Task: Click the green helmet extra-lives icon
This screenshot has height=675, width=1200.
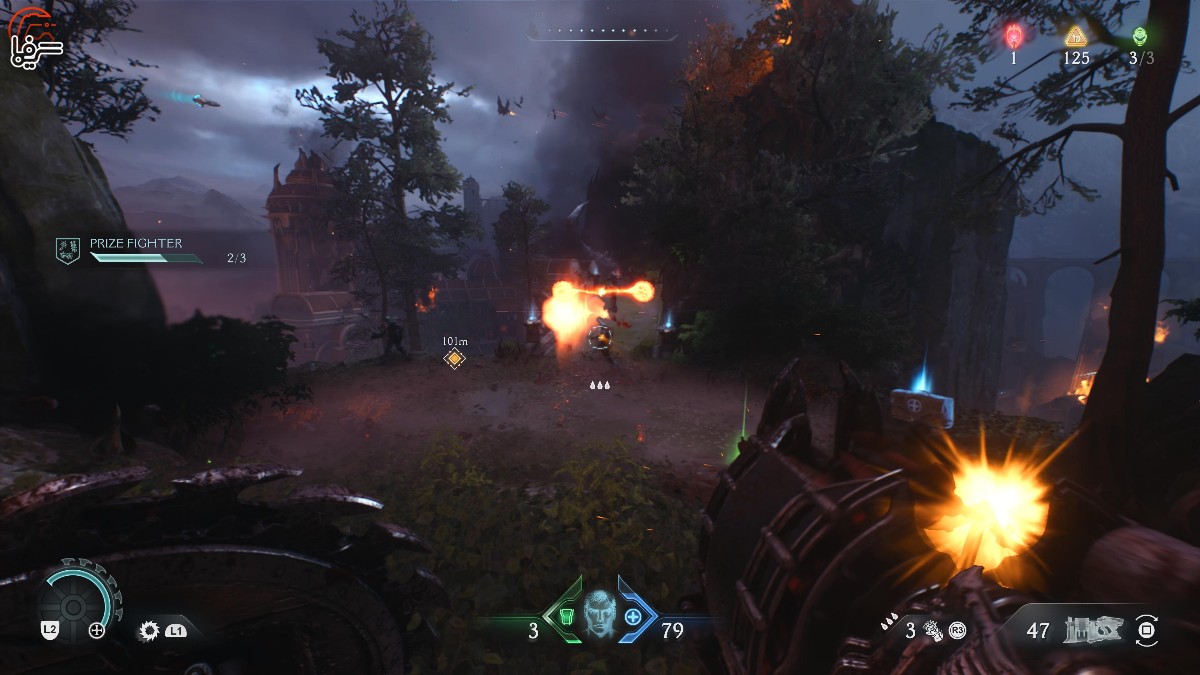Action: pyautogui.click(x=1140, y=37)
